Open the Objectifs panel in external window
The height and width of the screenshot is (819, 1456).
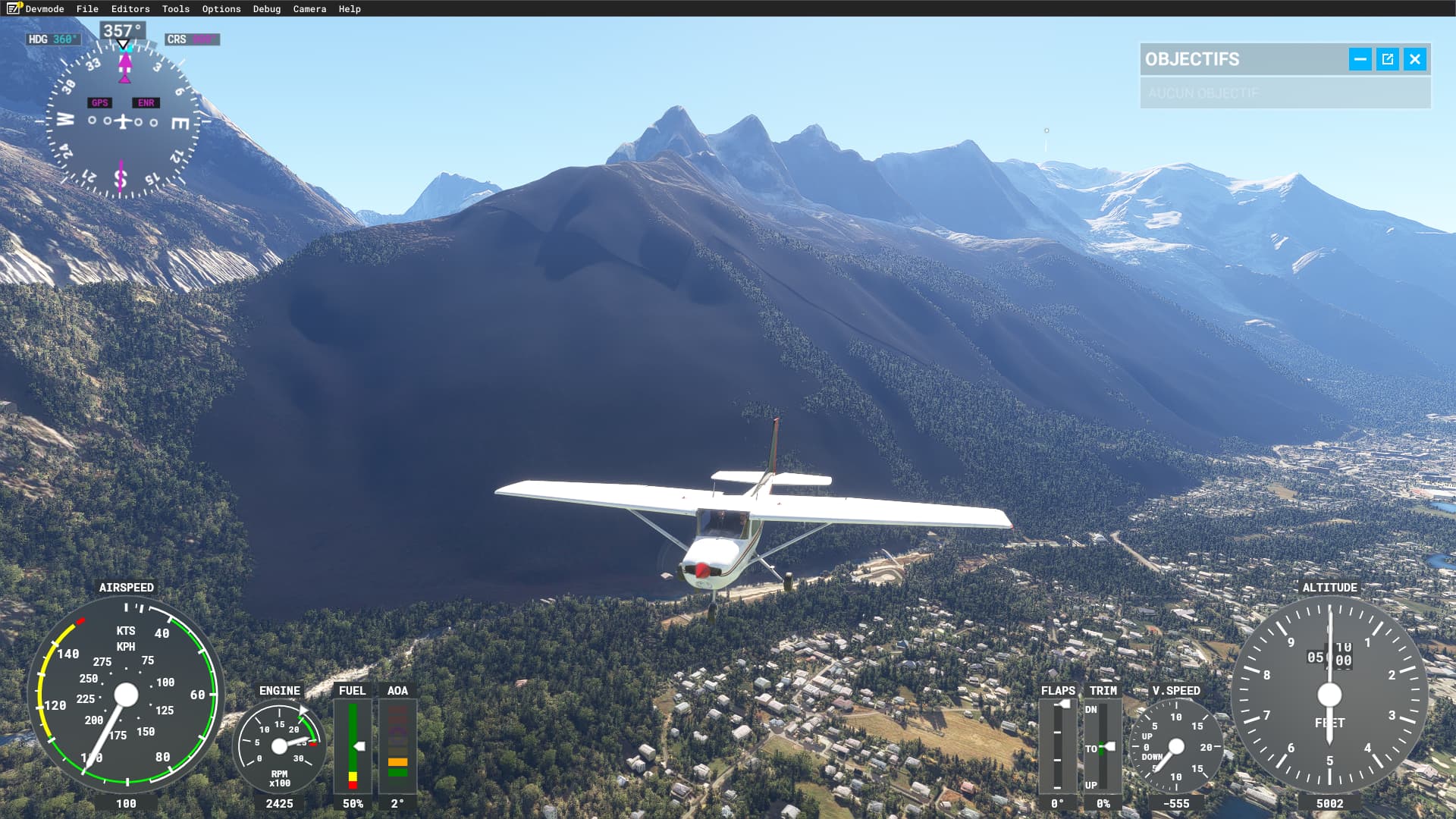point(1387,58)
